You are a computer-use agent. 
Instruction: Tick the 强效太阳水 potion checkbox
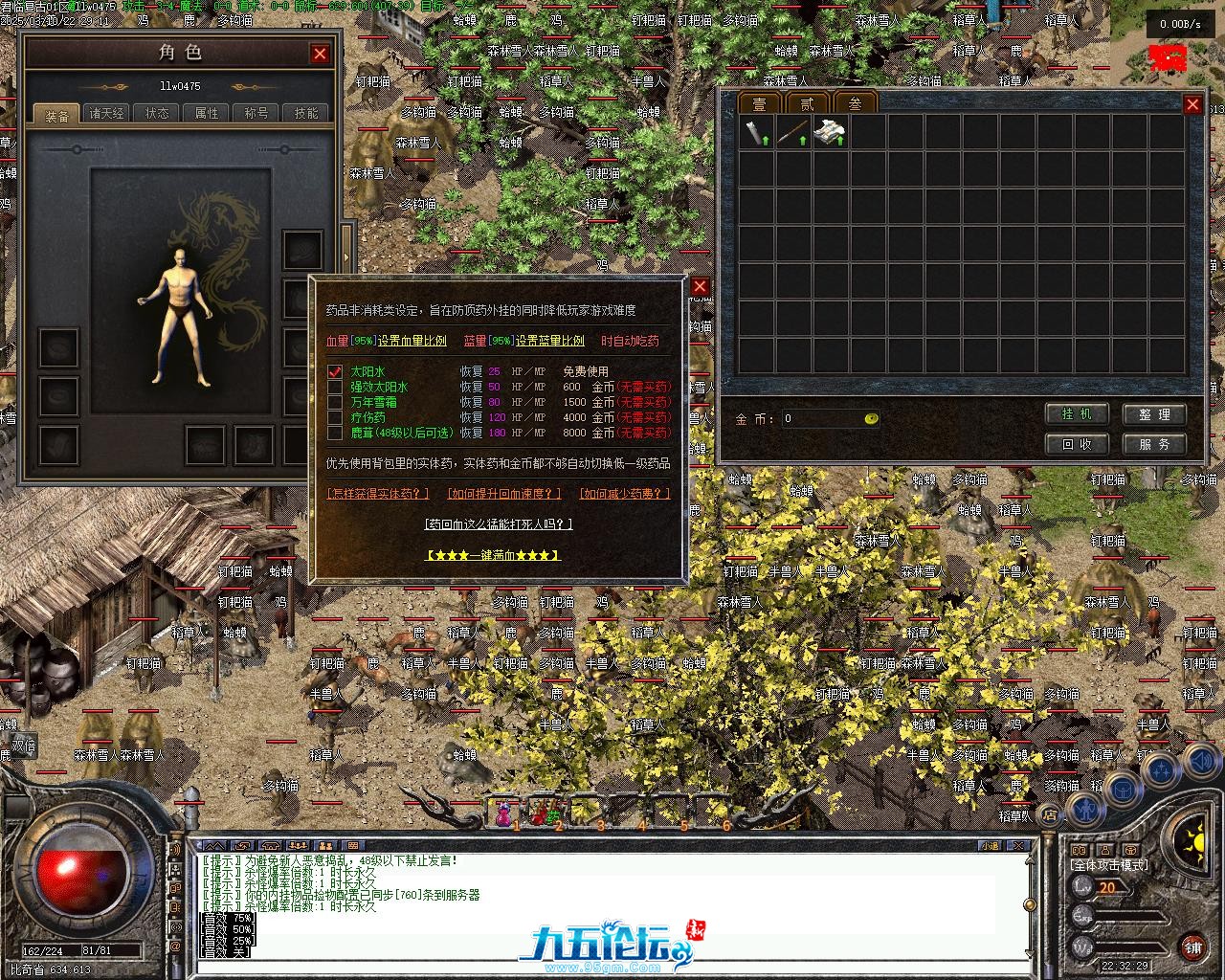335,387
